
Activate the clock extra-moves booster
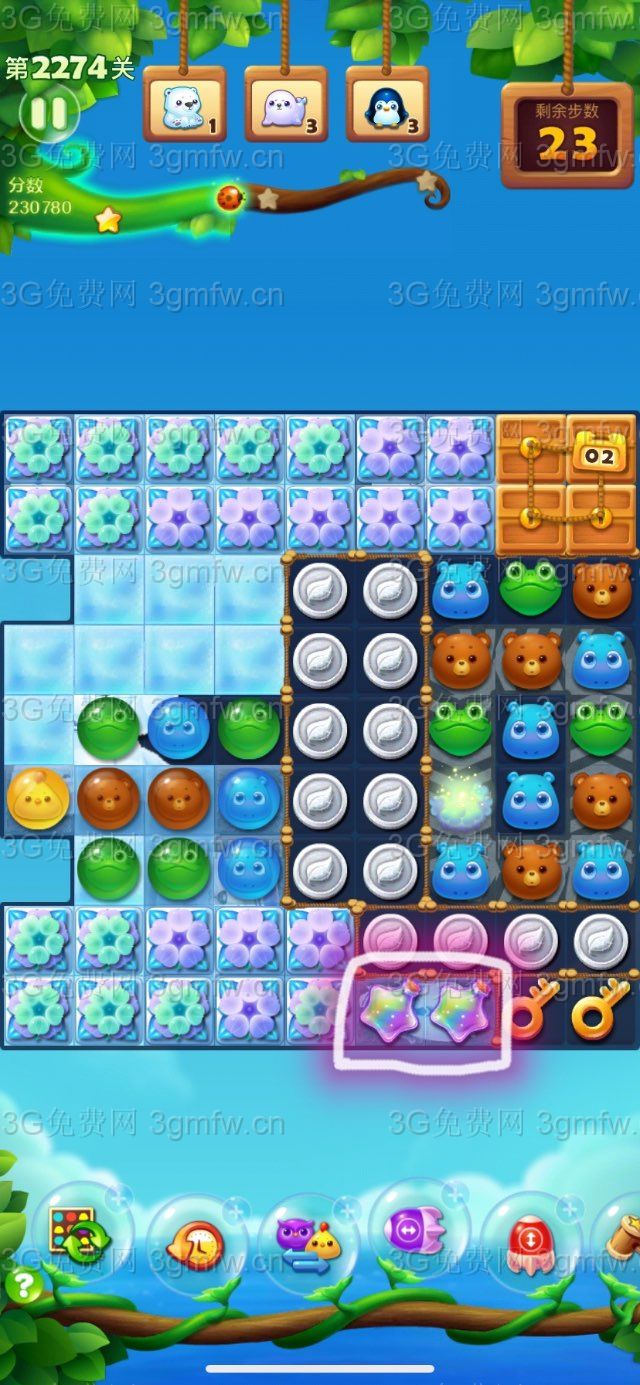tap(196, 1244)
